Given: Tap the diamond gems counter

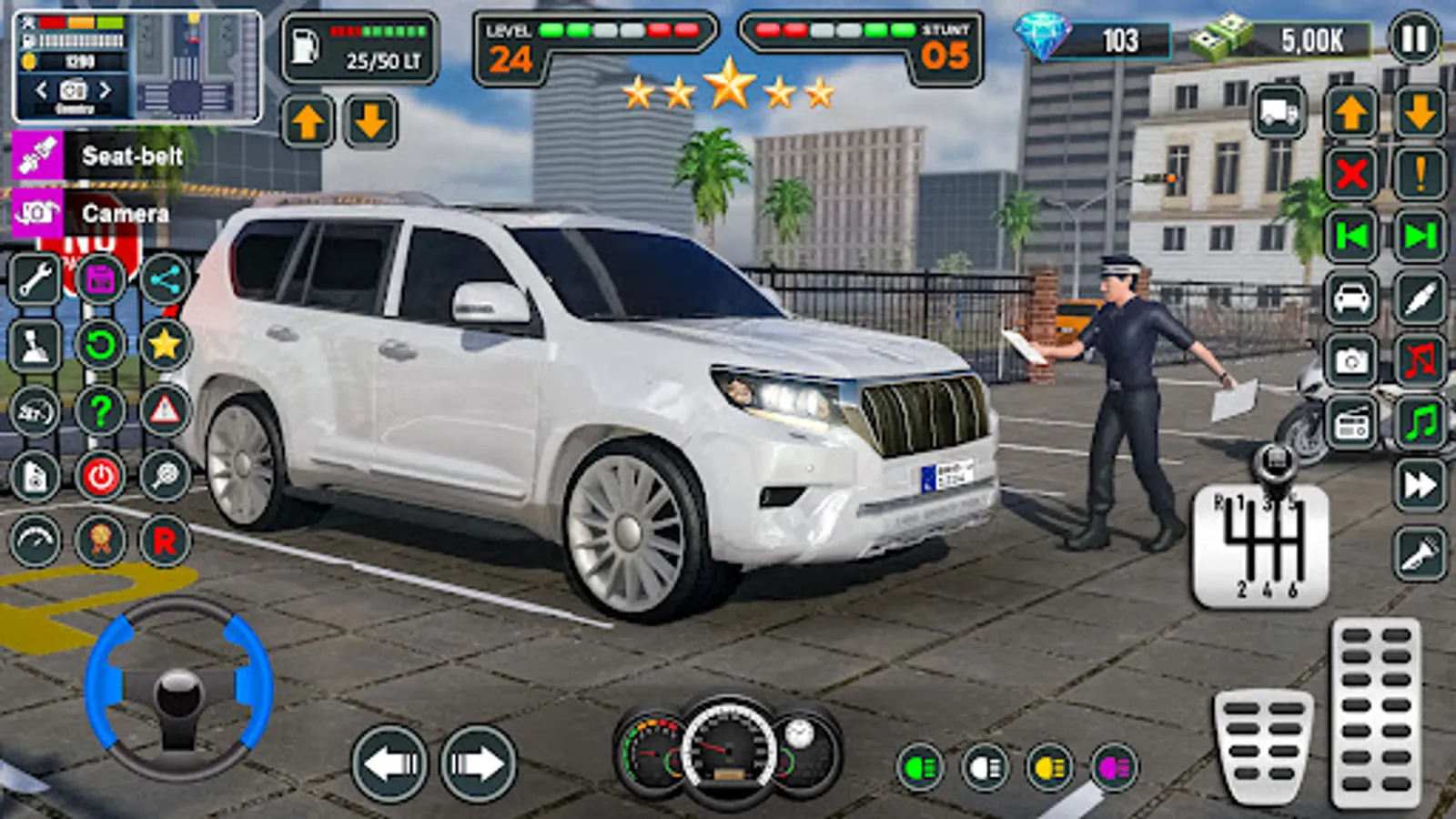Looking at the screenshot, I should pyautogui.click(x=1092, y=39).
